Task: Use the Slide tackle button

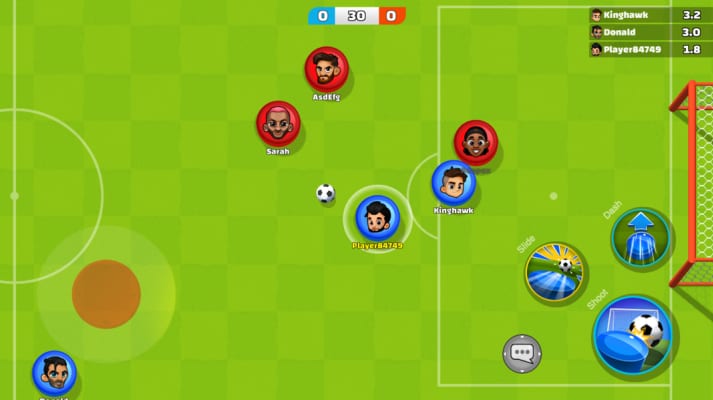Action: pos(555,271)
